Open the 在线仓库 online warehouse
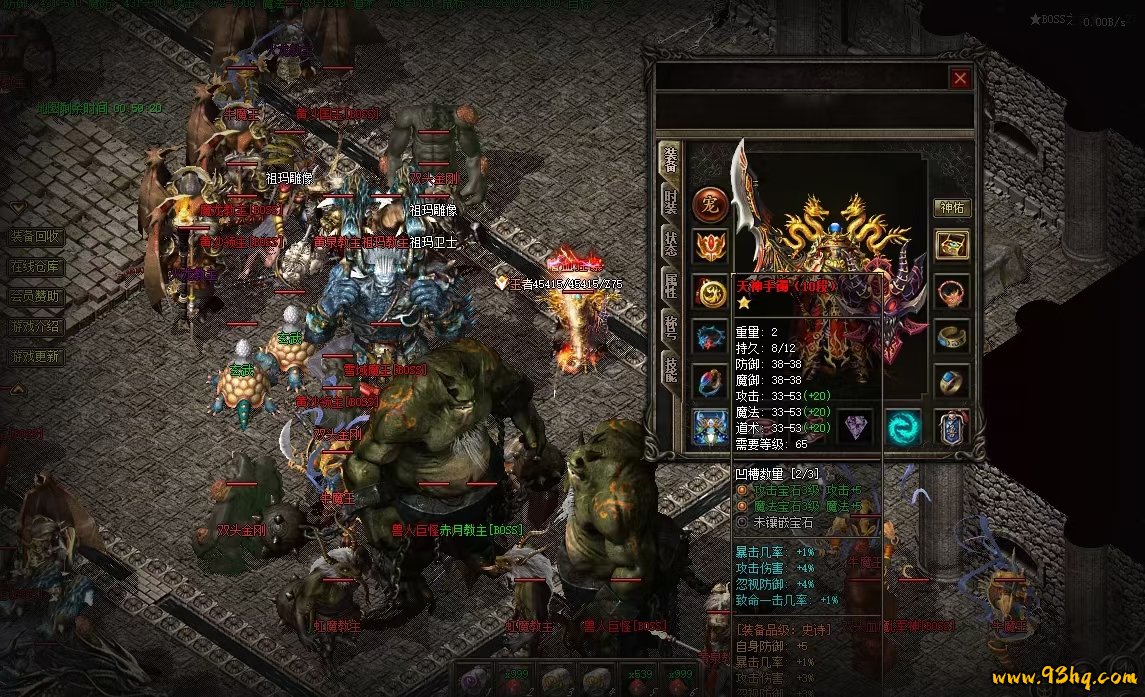This screenshot has width=1145, height=697. pos(36,267)
